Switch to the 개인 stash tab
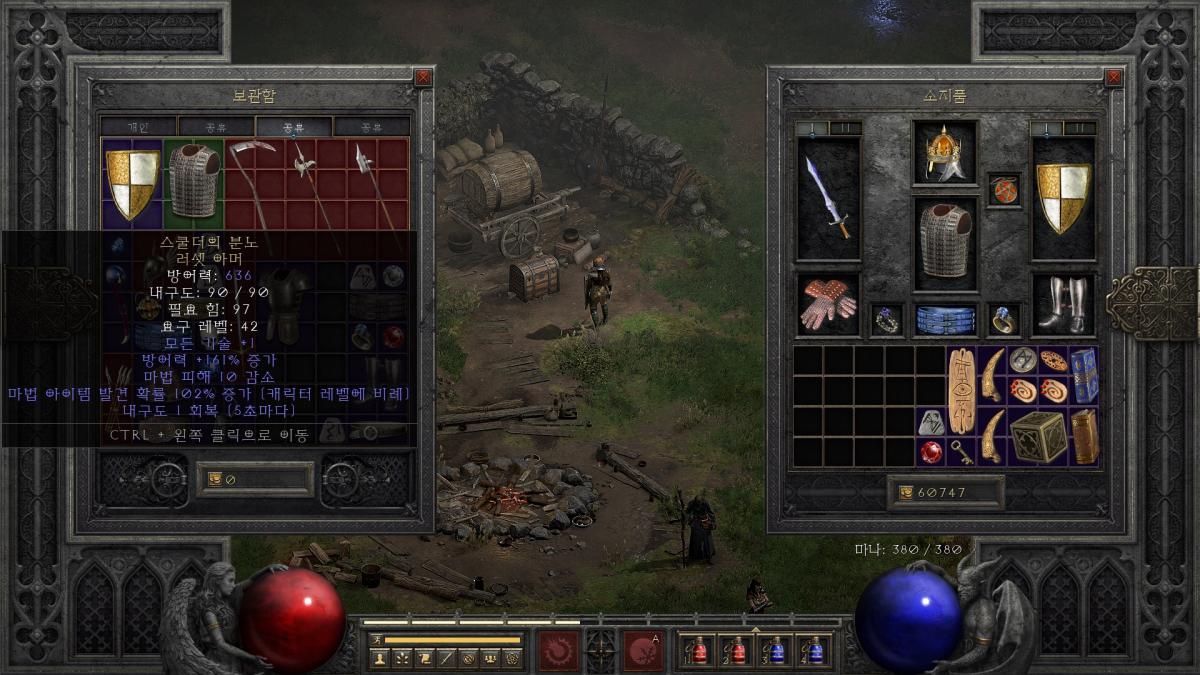Image resolution: width=1200 pixels, height=675 pixels. click(138, 127)
